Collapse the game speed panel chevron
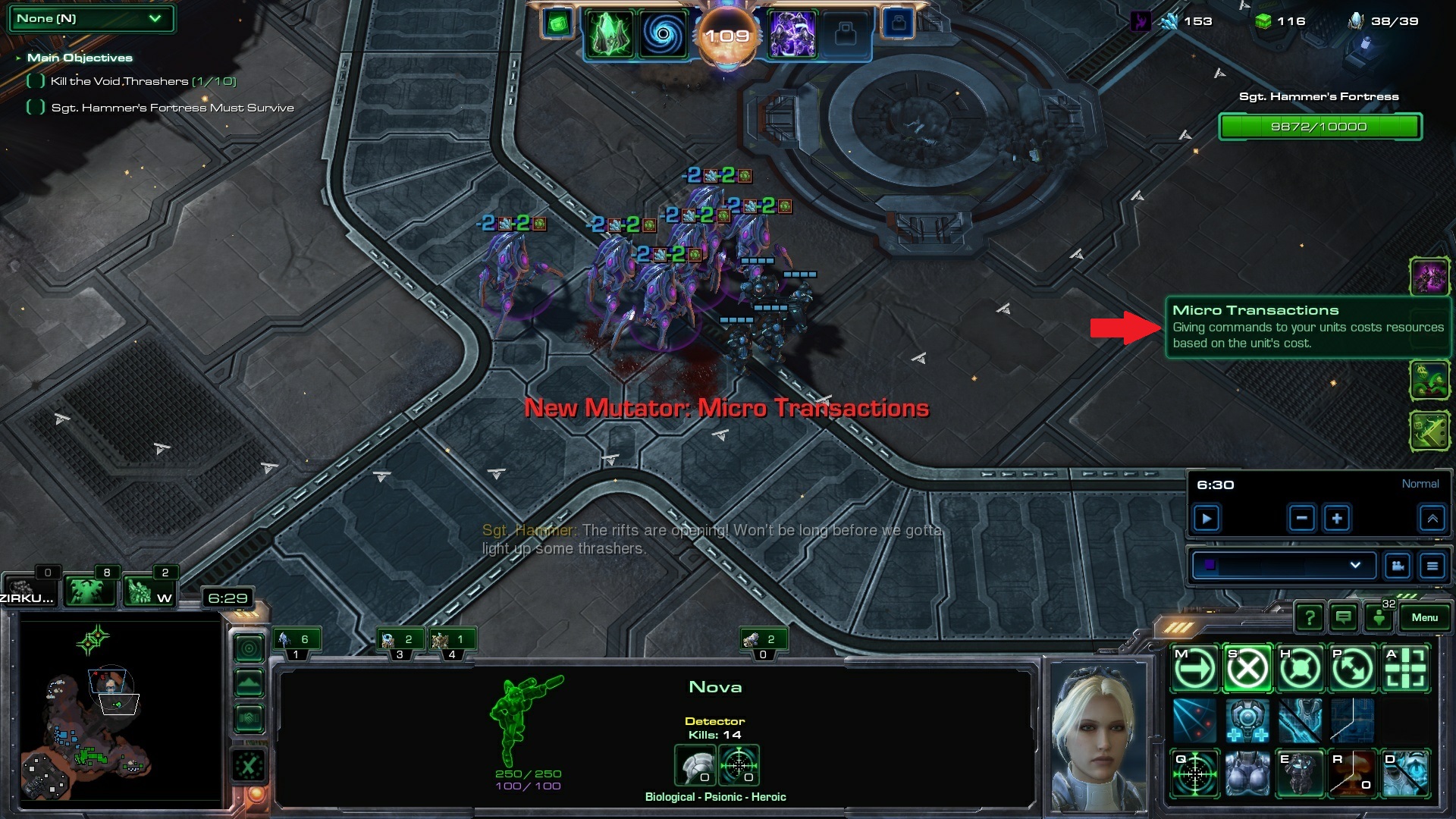This screenshot has height=819, width=1456. (x=1432, y=519)
